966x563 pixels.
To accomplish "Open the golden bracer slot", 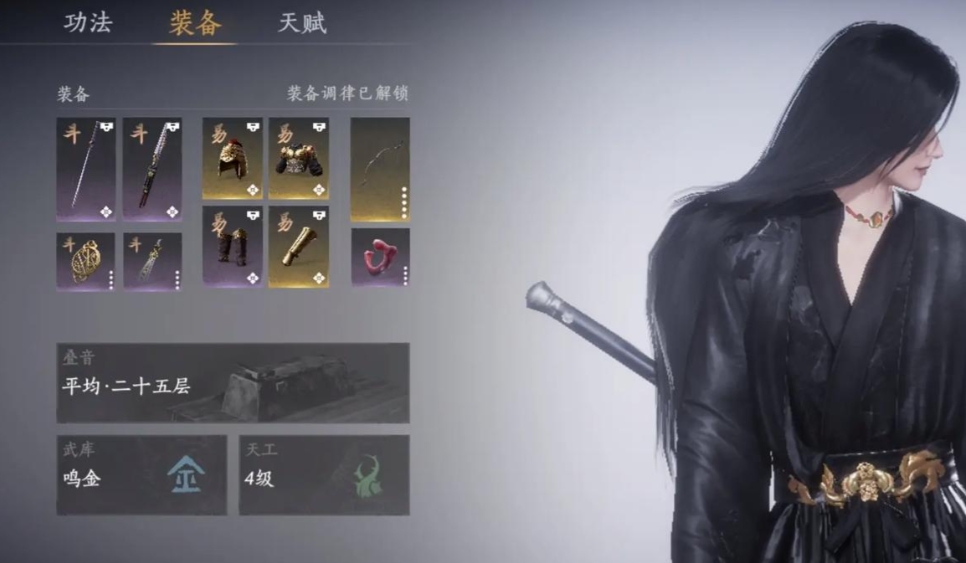I will point(298,246).
